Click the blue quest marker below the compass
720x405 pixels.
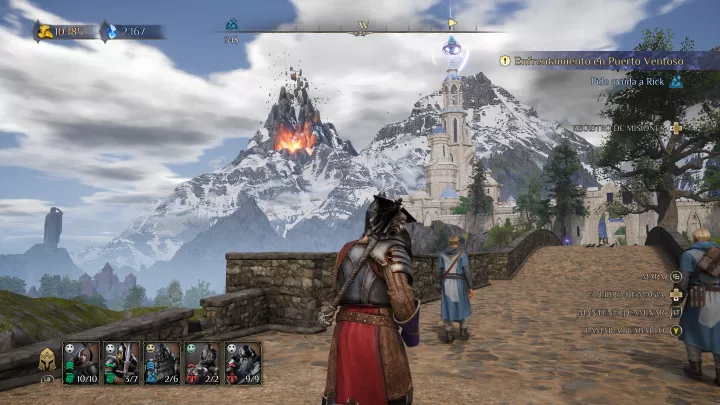click(x=451, y=45)
